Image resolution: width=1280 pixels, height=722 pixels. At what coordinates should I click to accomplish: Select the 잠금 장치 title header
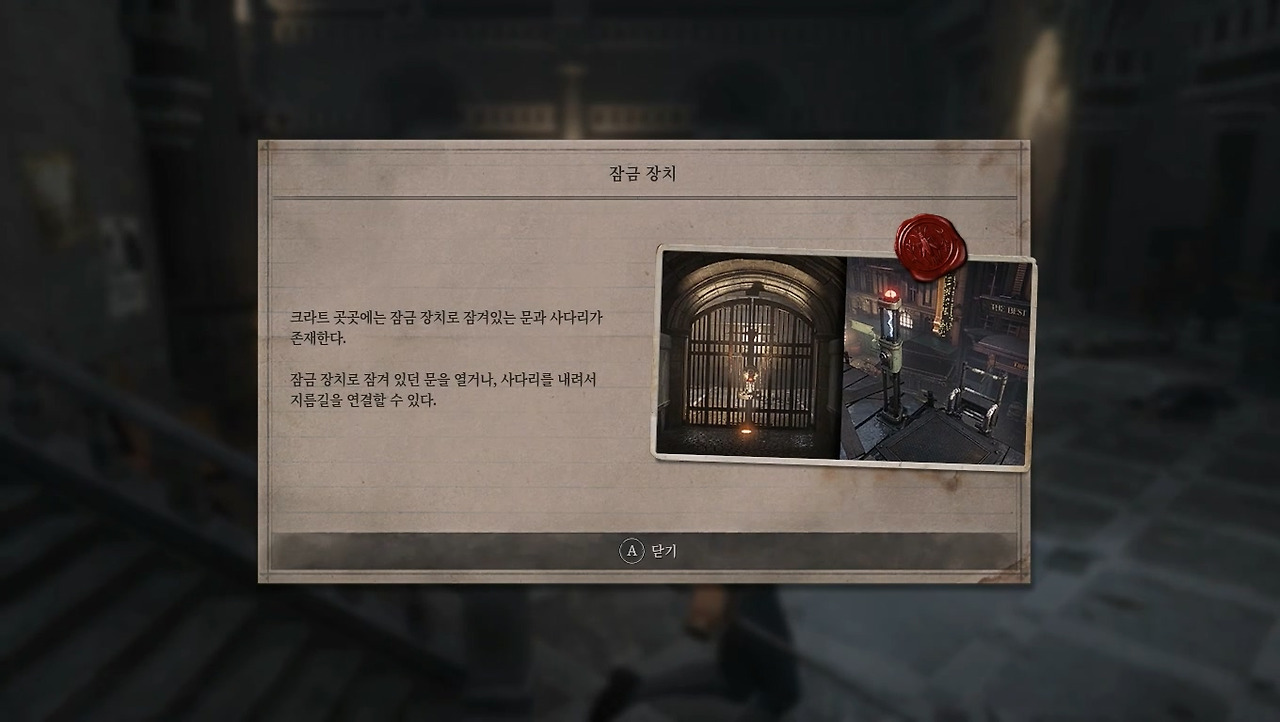click(x=640, y=172)
